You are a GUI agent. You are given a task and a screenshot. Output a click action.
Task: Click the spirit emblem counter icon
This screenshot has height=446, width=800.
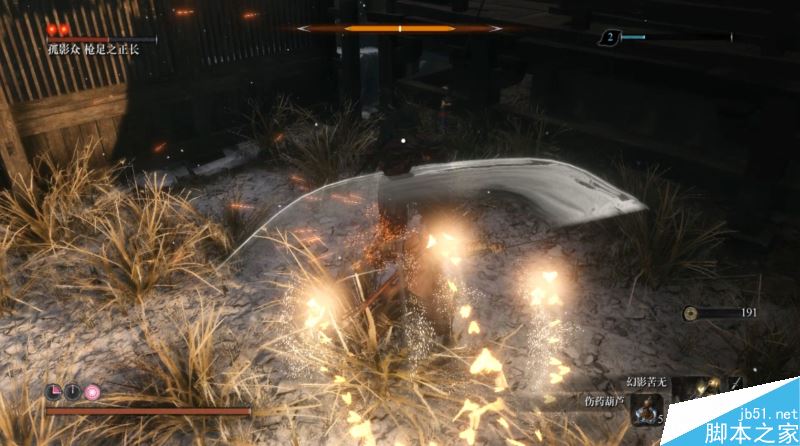click(x=609, y=37)
